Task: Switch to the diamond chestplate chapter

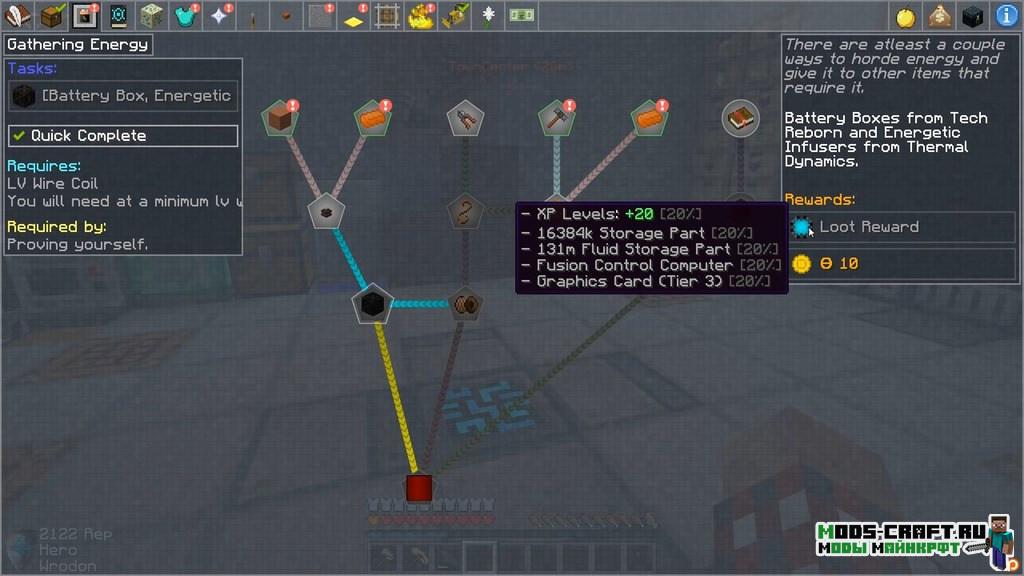Action: [x=185, y=16]
